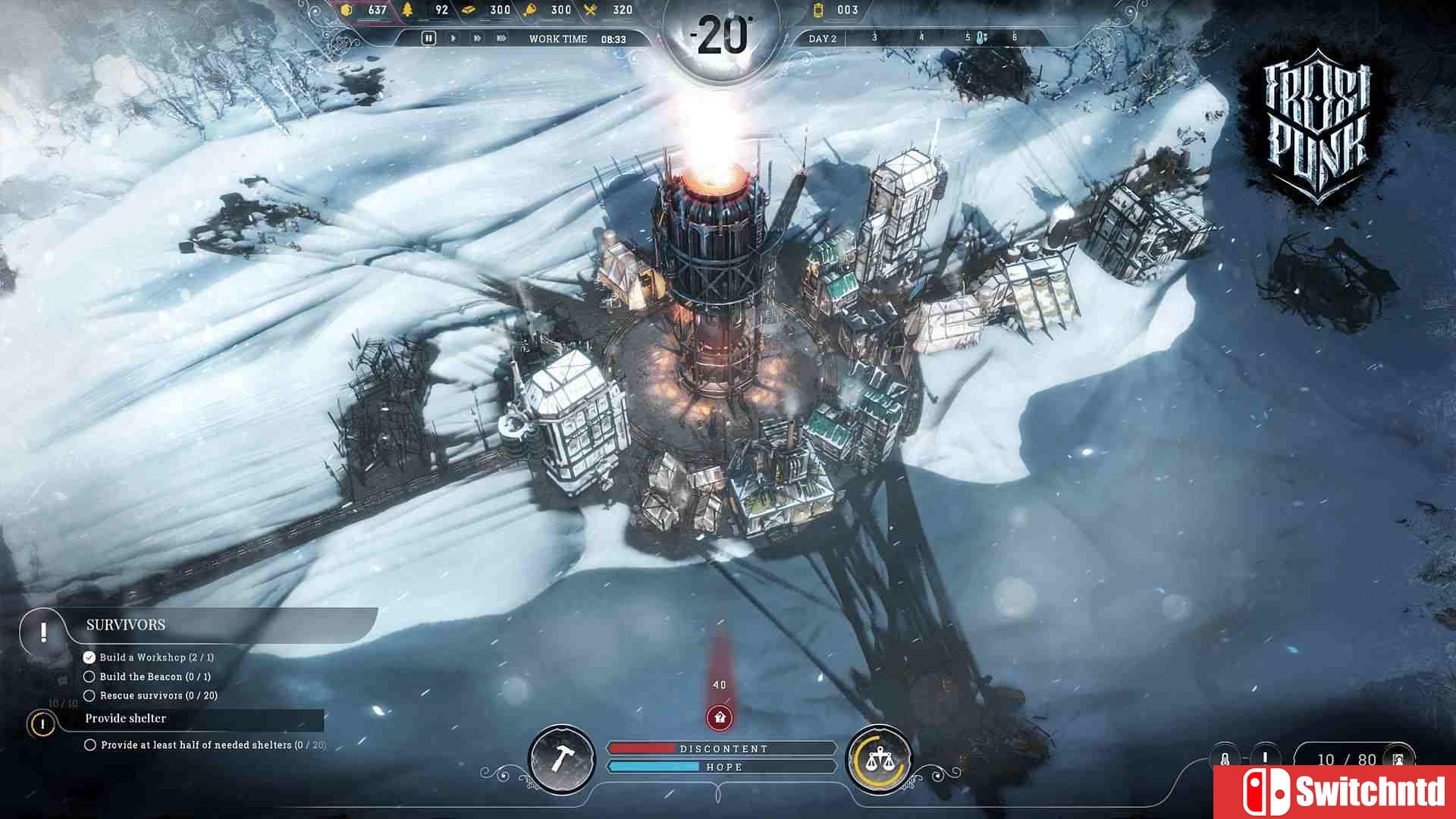
Task: Click the wood resource icon
Action: 406,10
